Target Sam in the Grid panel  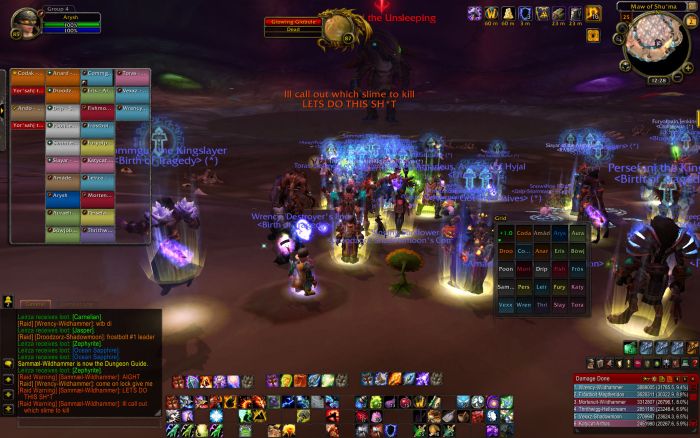[x=506, y=286]
